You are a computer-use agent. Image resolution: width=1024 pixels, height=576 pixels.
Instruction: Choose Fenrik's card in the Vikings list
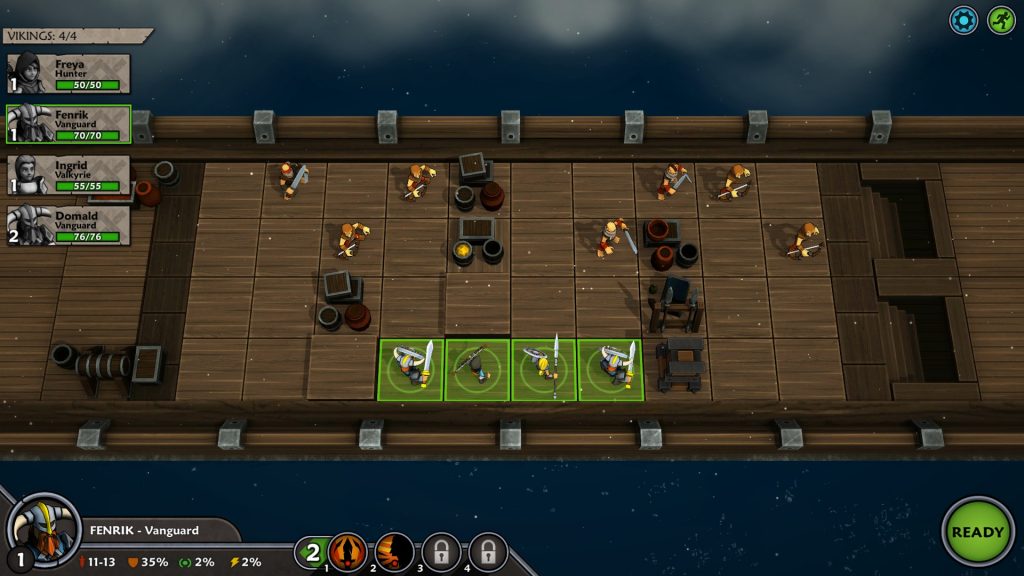pyautogui.click(x=69, y=124)
